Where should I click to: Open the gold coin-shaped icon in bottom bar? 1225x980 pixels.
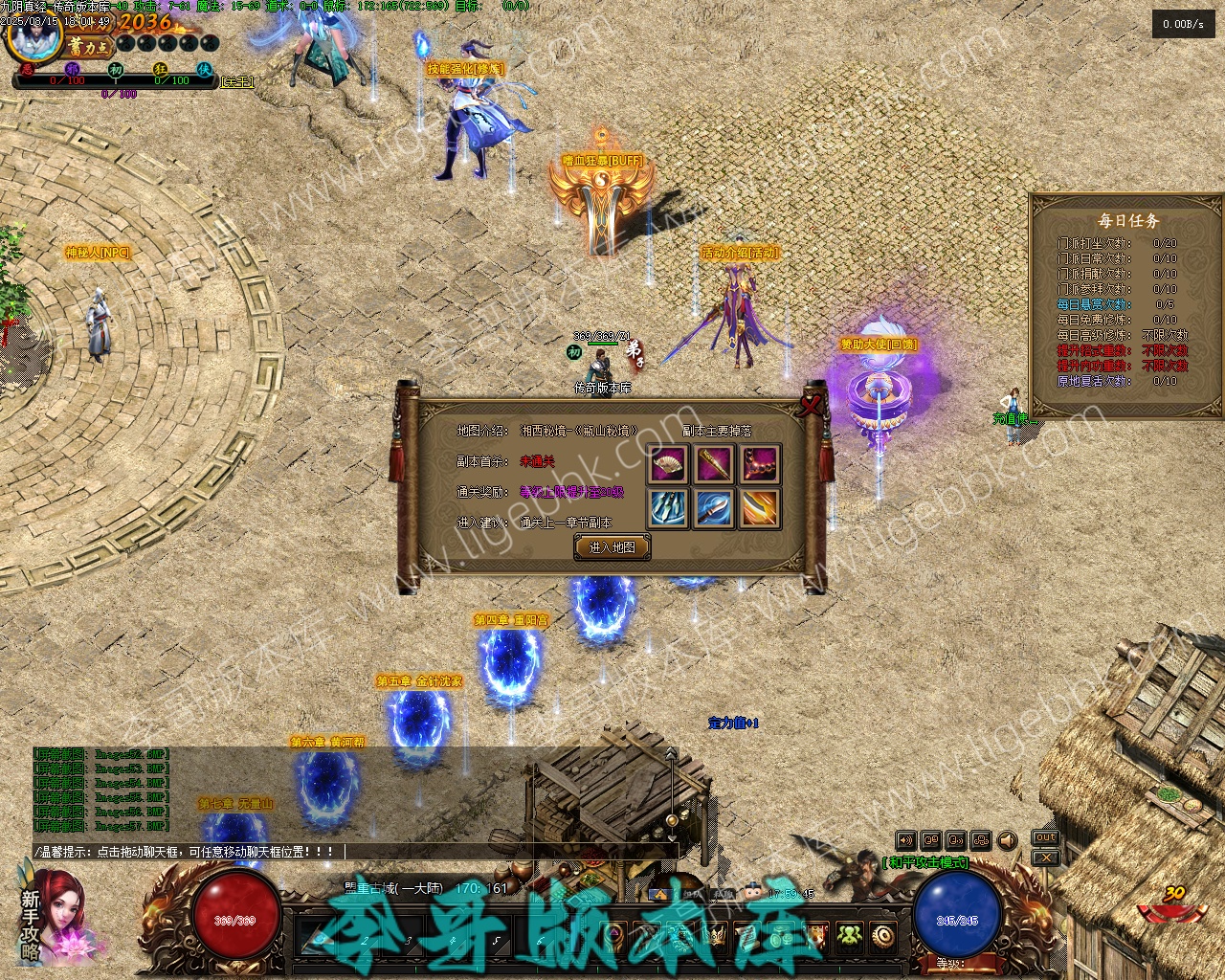click(x=882, y=935)
